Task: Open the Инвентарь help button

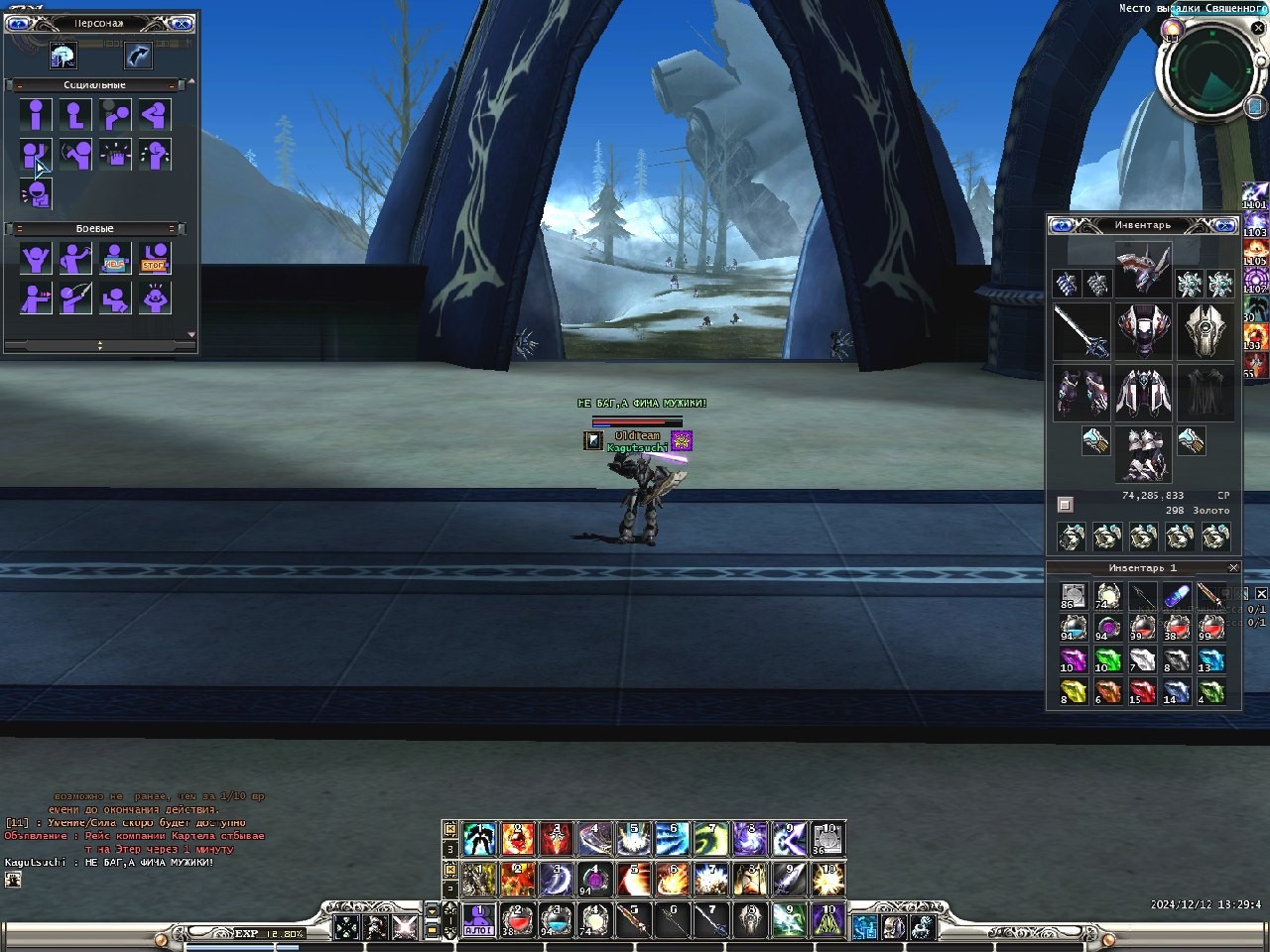Action: (x=1062, y=225)
